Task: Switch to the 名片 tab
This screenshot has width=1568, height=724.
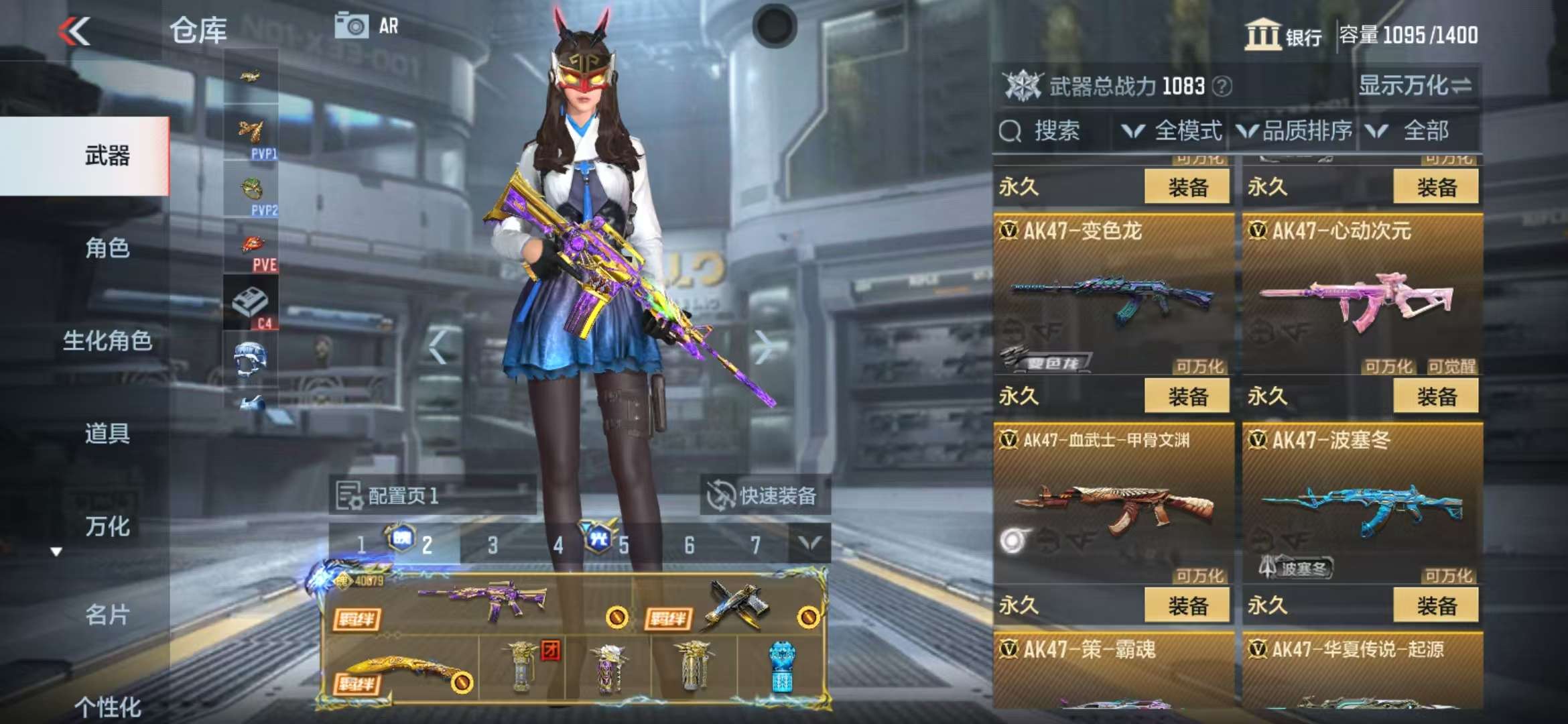Action: (107, 614)
